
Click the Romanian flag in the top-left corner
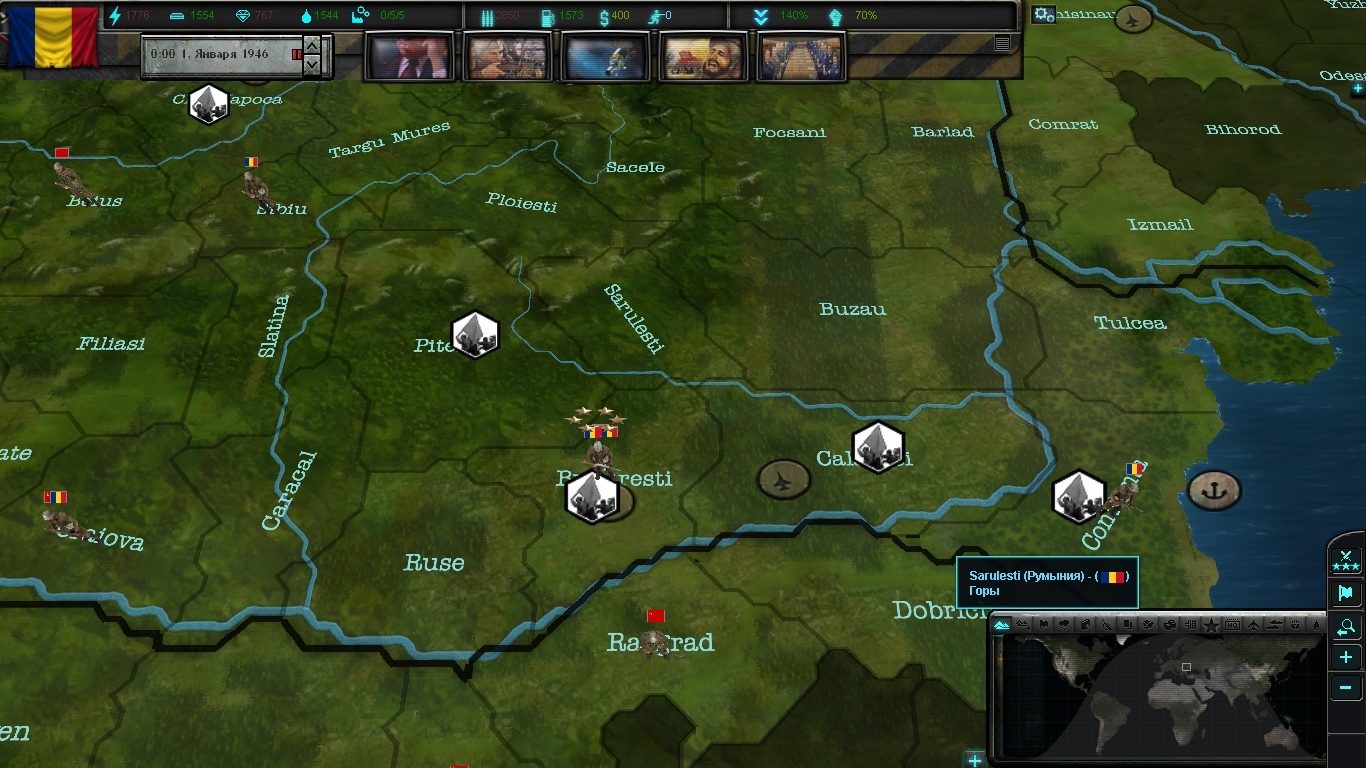(52, 38)
